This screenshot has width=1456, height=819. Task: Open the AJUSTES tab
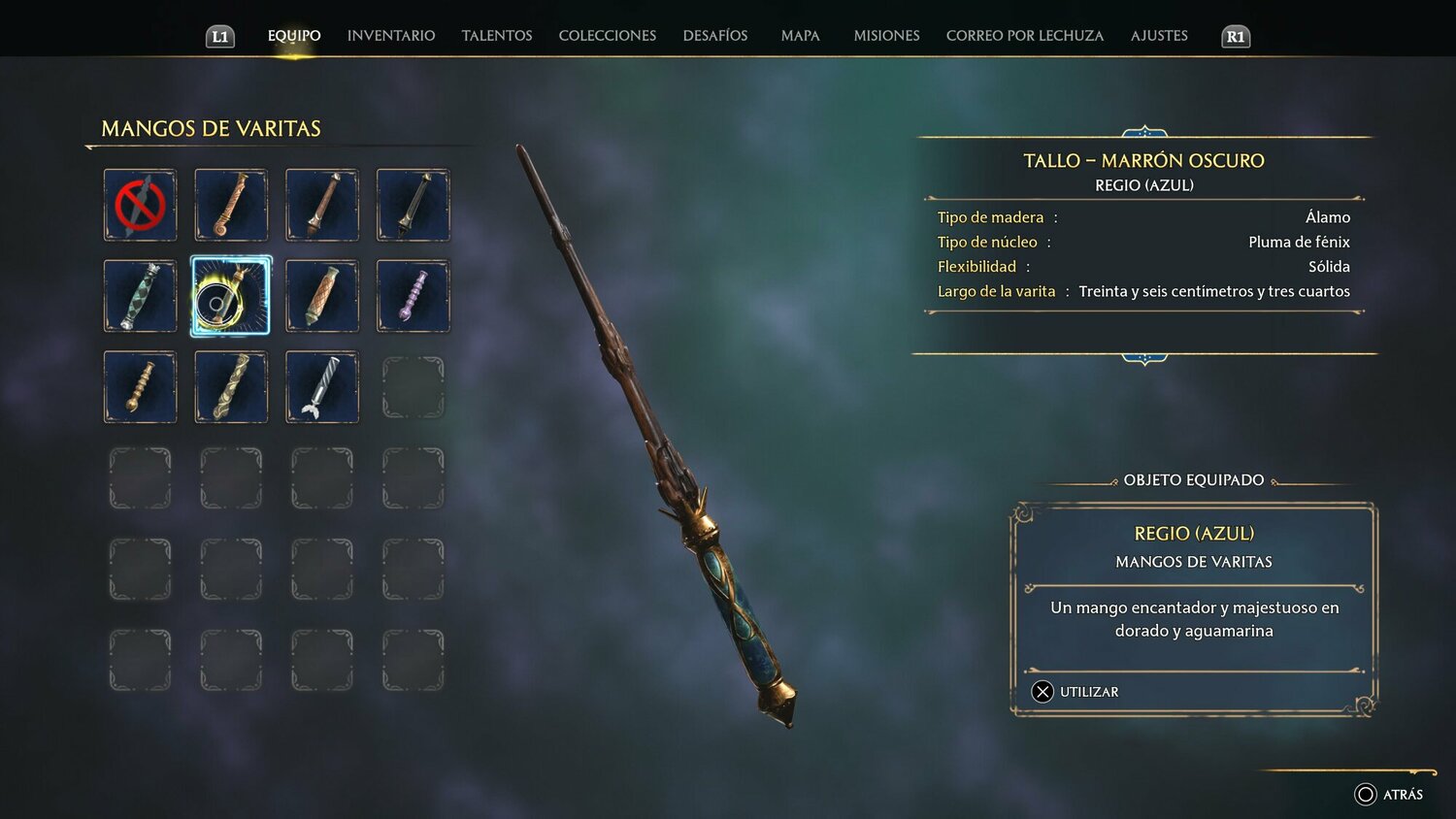(x=1158, y=35)
